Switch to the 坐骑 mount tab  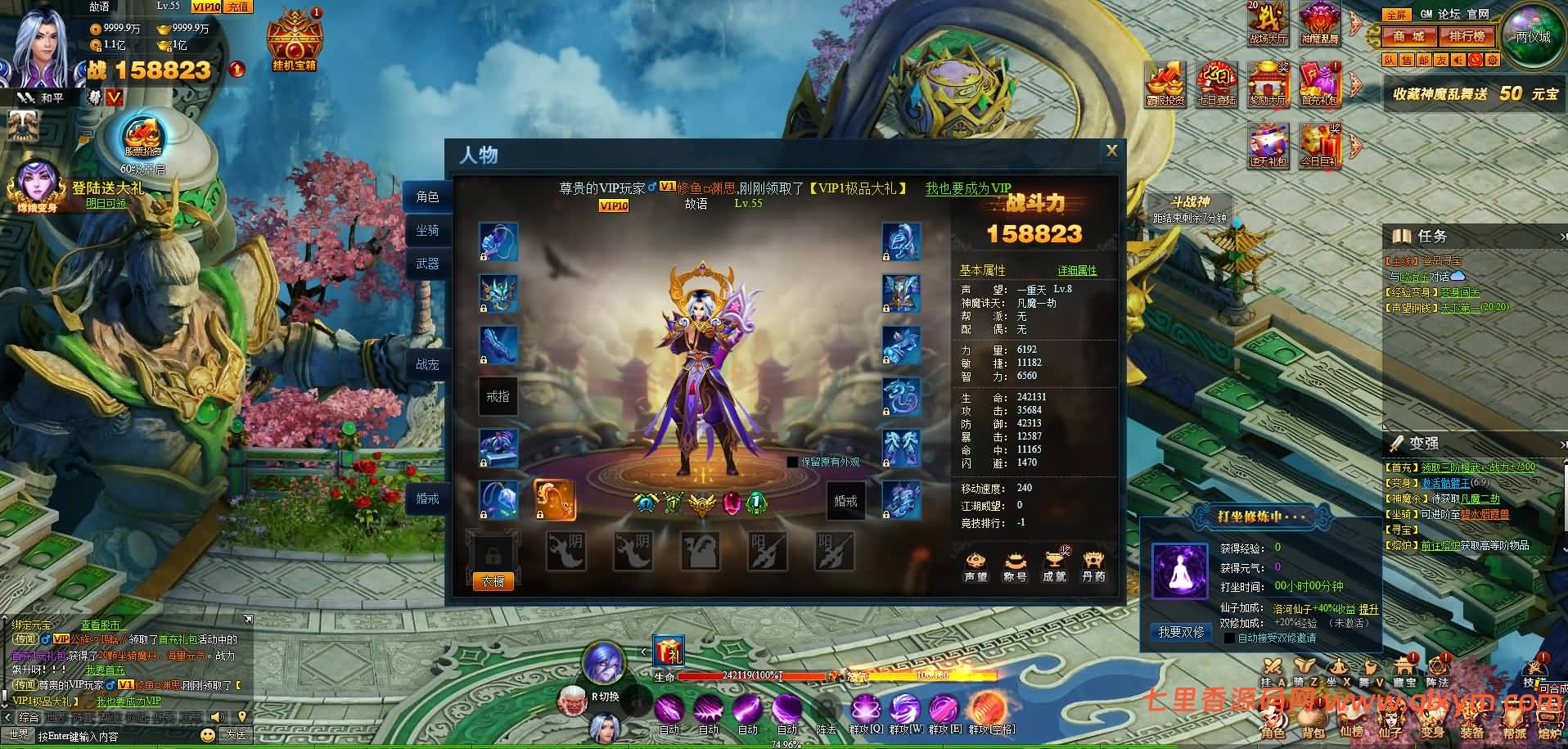(x=427, y=231)
